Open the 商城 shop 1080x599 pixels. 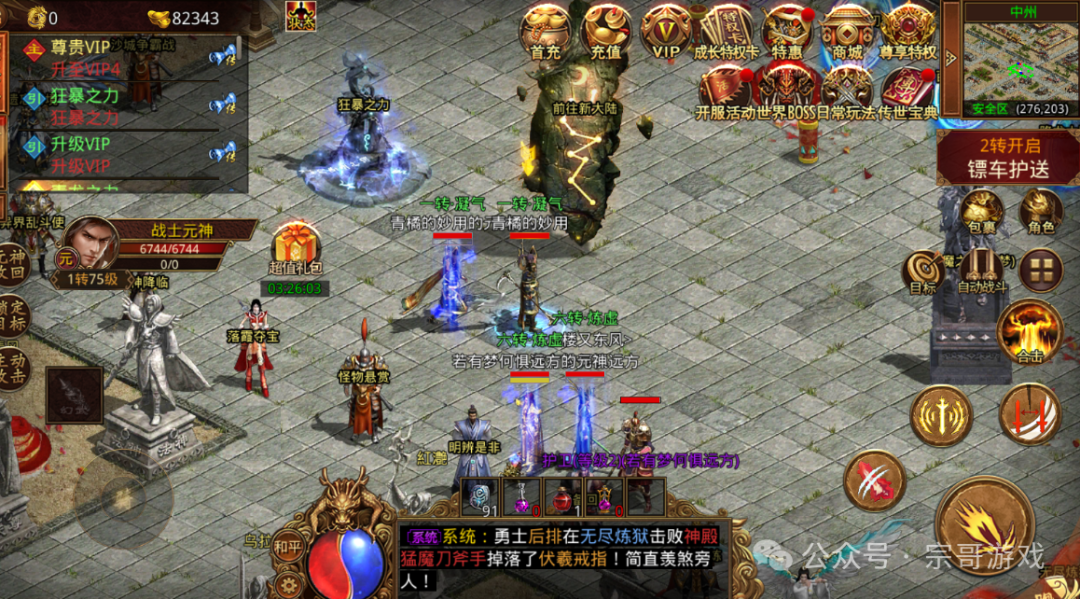(x=847, y=30)
